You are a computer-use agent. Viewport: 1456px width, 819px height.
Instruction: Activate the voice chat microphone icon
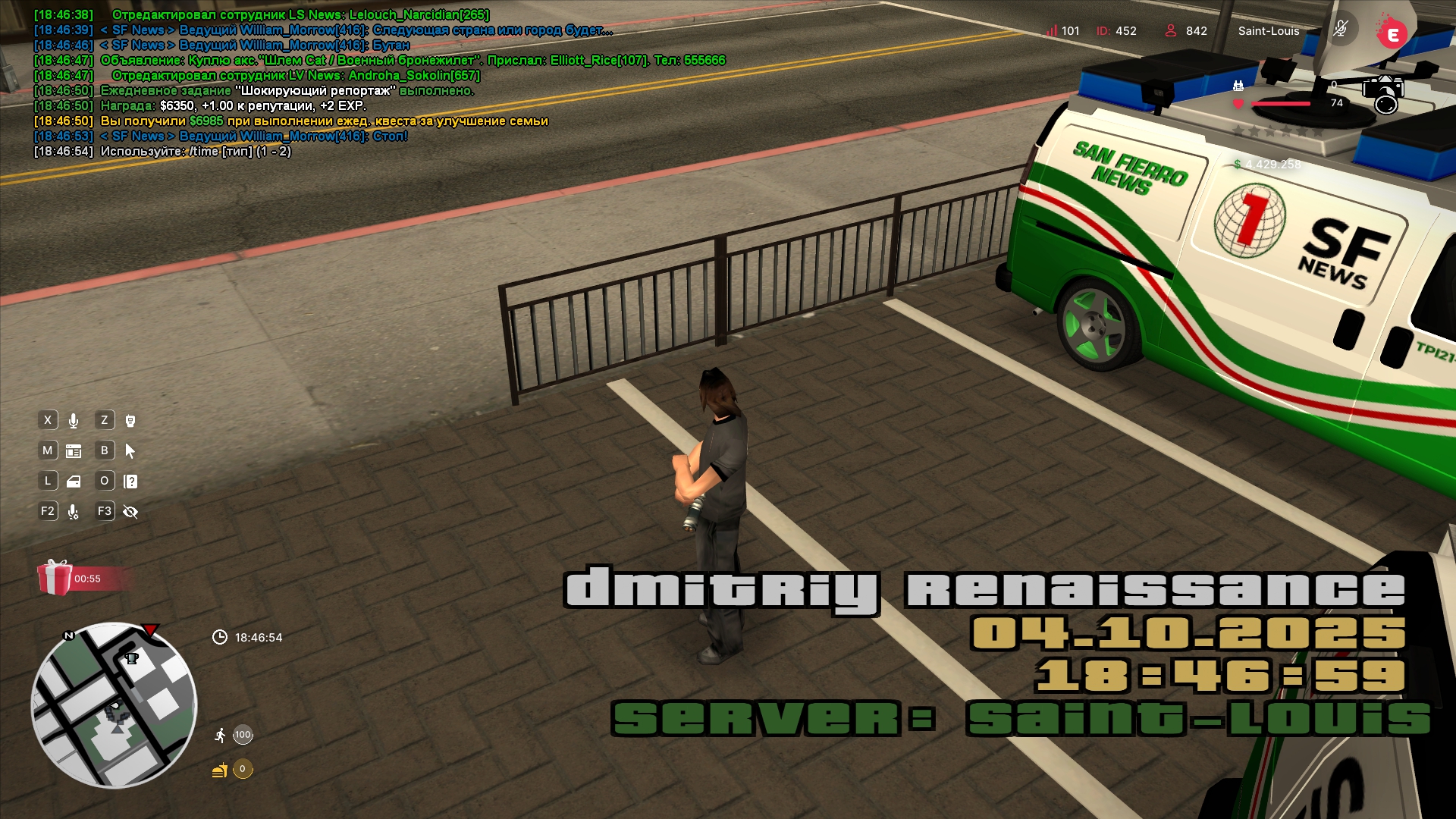click(74, 421)
